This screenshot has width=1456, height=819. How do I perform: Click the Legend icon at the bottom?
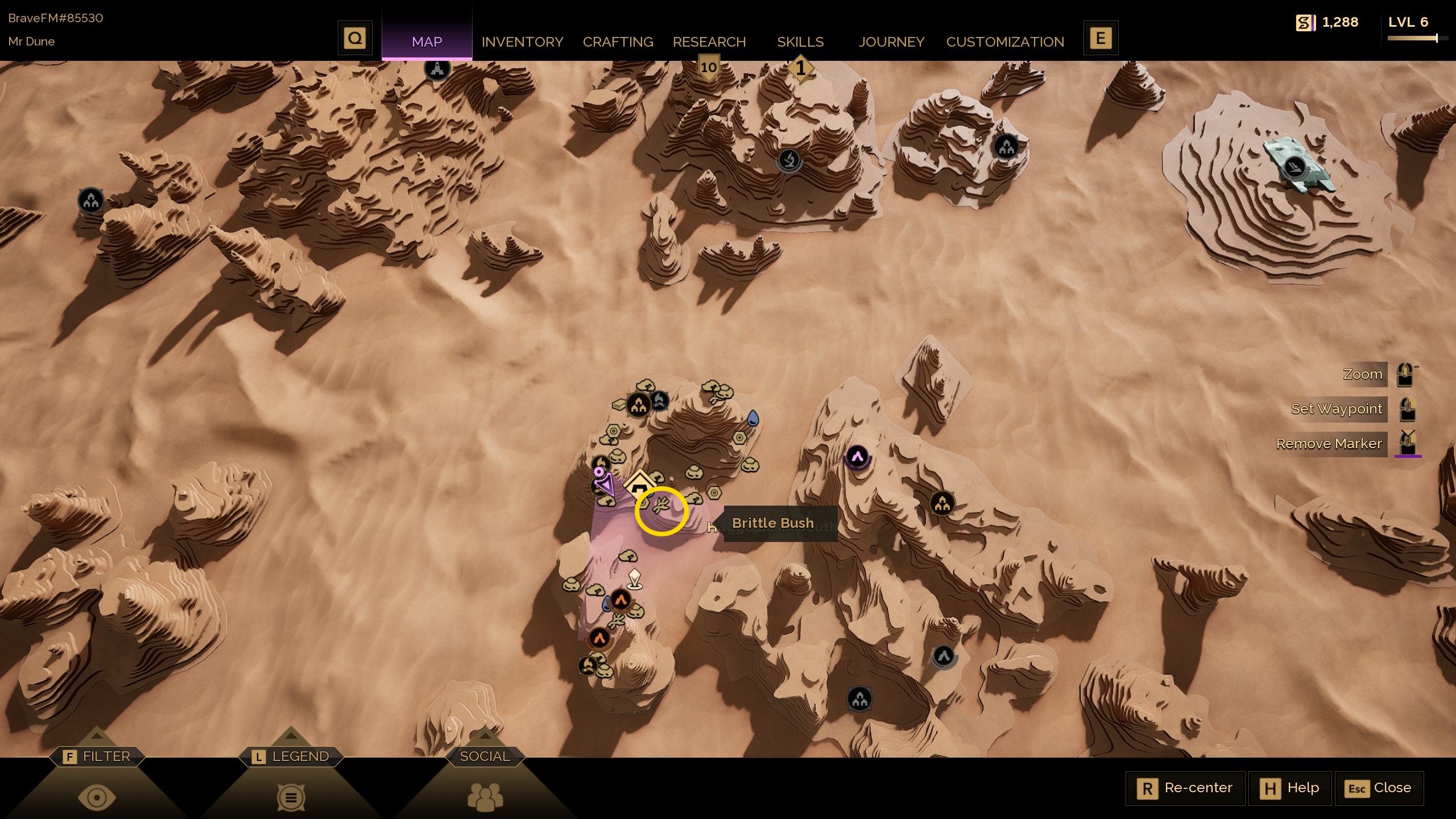291,796
